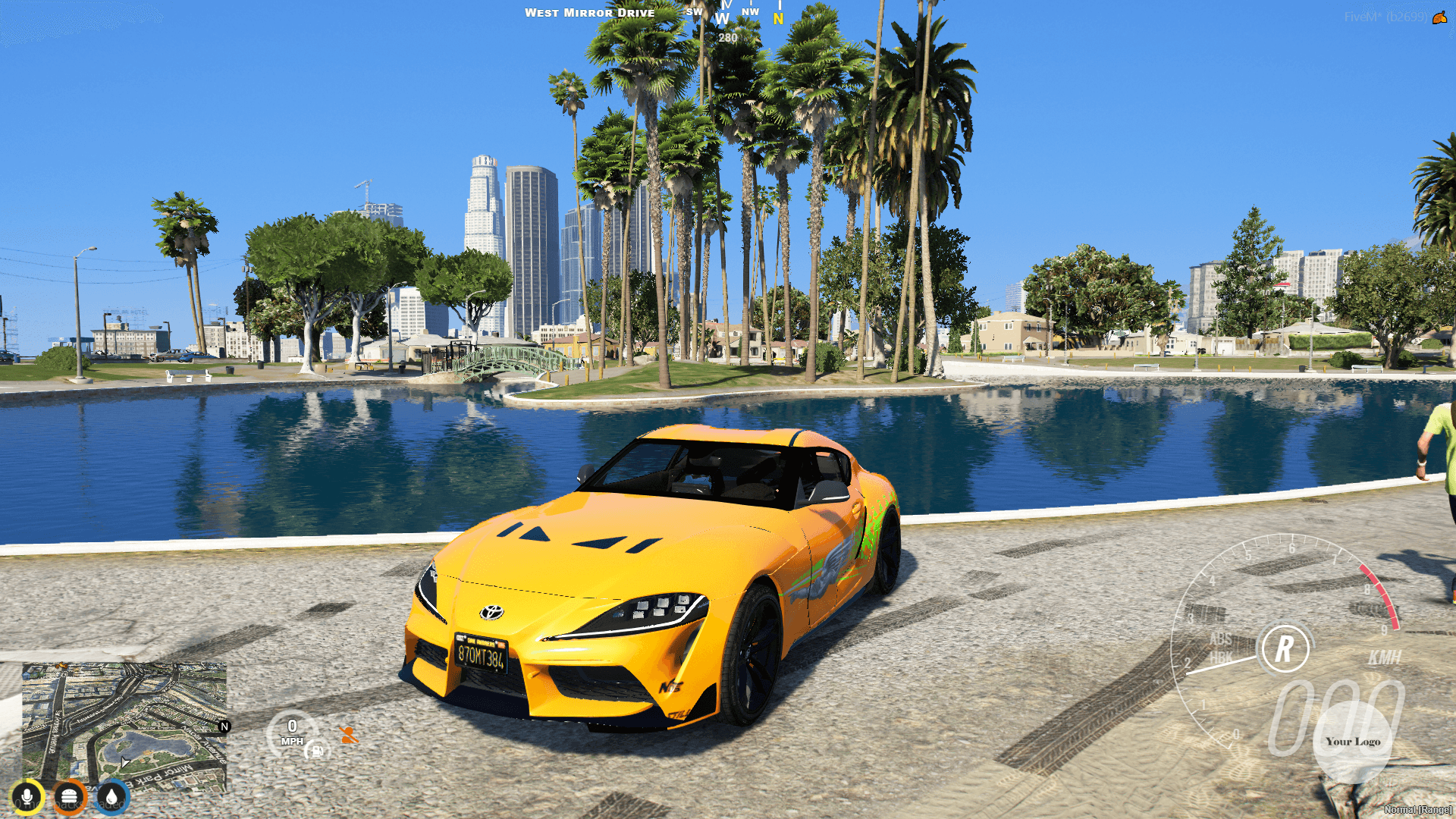Click the microphone voice chat icon
Image resolution: width=1456 pixels, height=819 pixels.
[28, 796]
